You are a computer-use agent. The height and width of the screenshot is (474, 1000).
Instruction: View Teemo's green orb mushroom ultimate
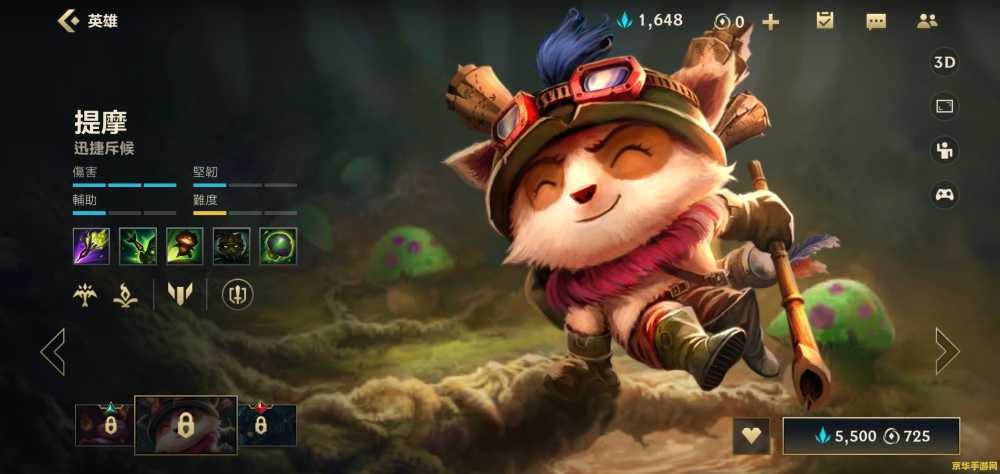278,246
